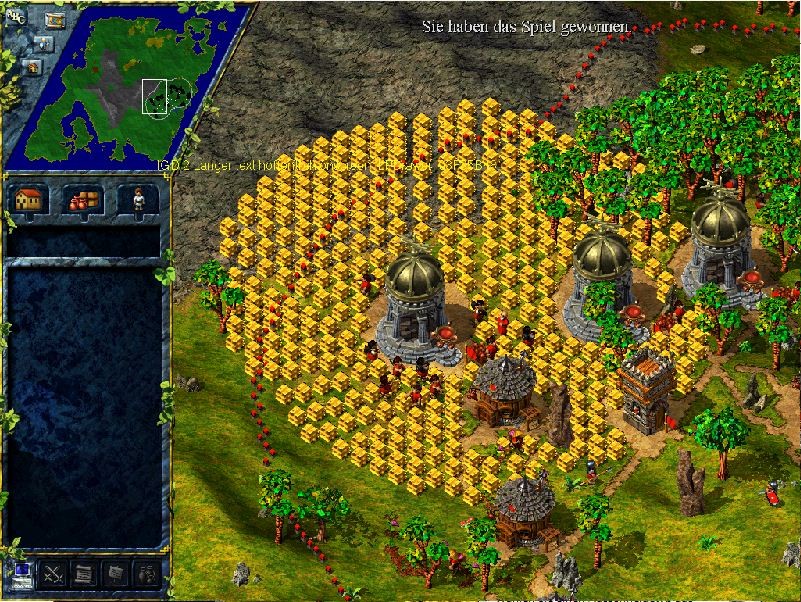This screenshot has height=602, width=801.
Task: Click the map scroll button beside the minimap
Action: [54, 19]
